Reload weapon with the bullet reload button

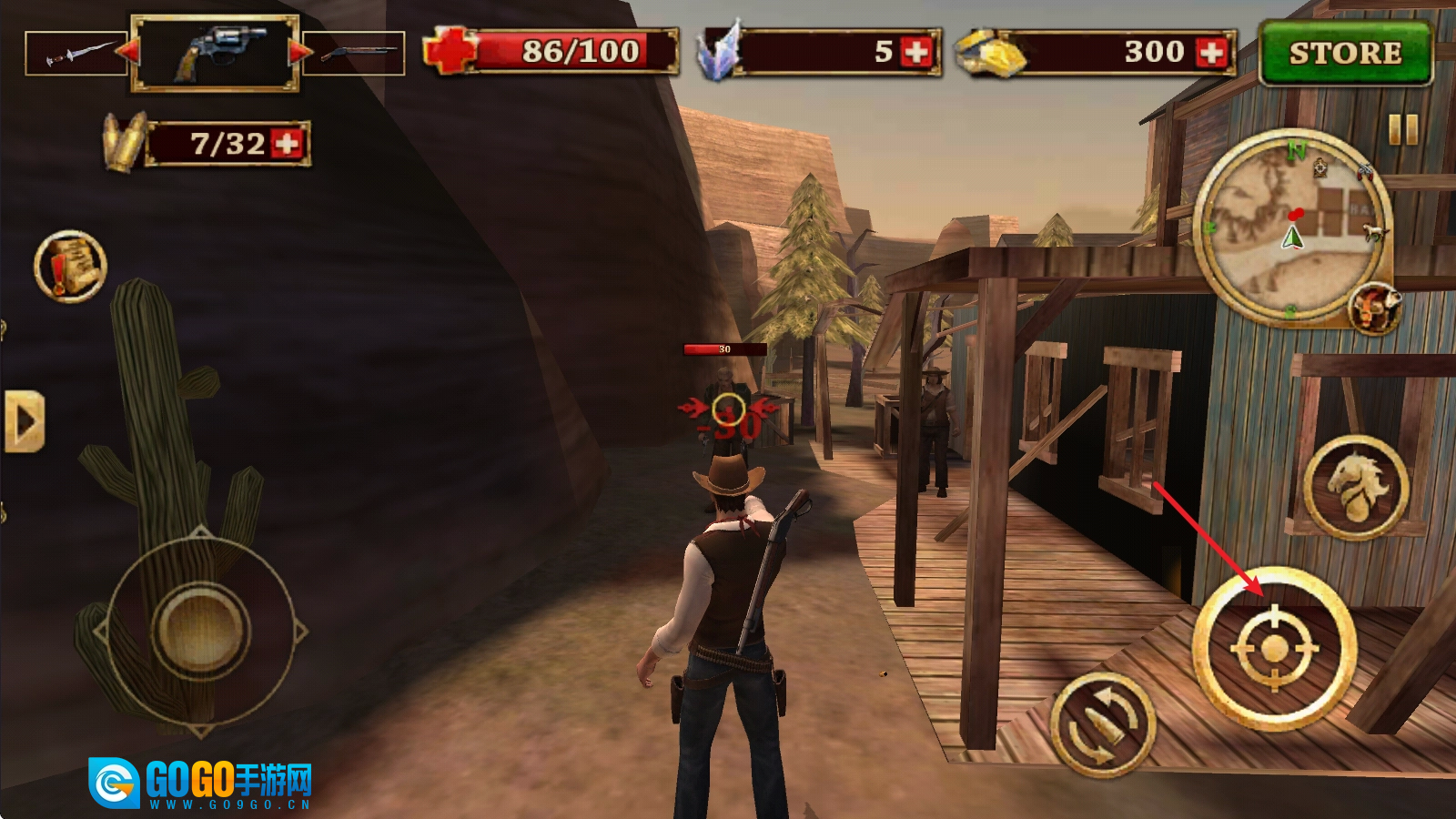click(1103, 724)
